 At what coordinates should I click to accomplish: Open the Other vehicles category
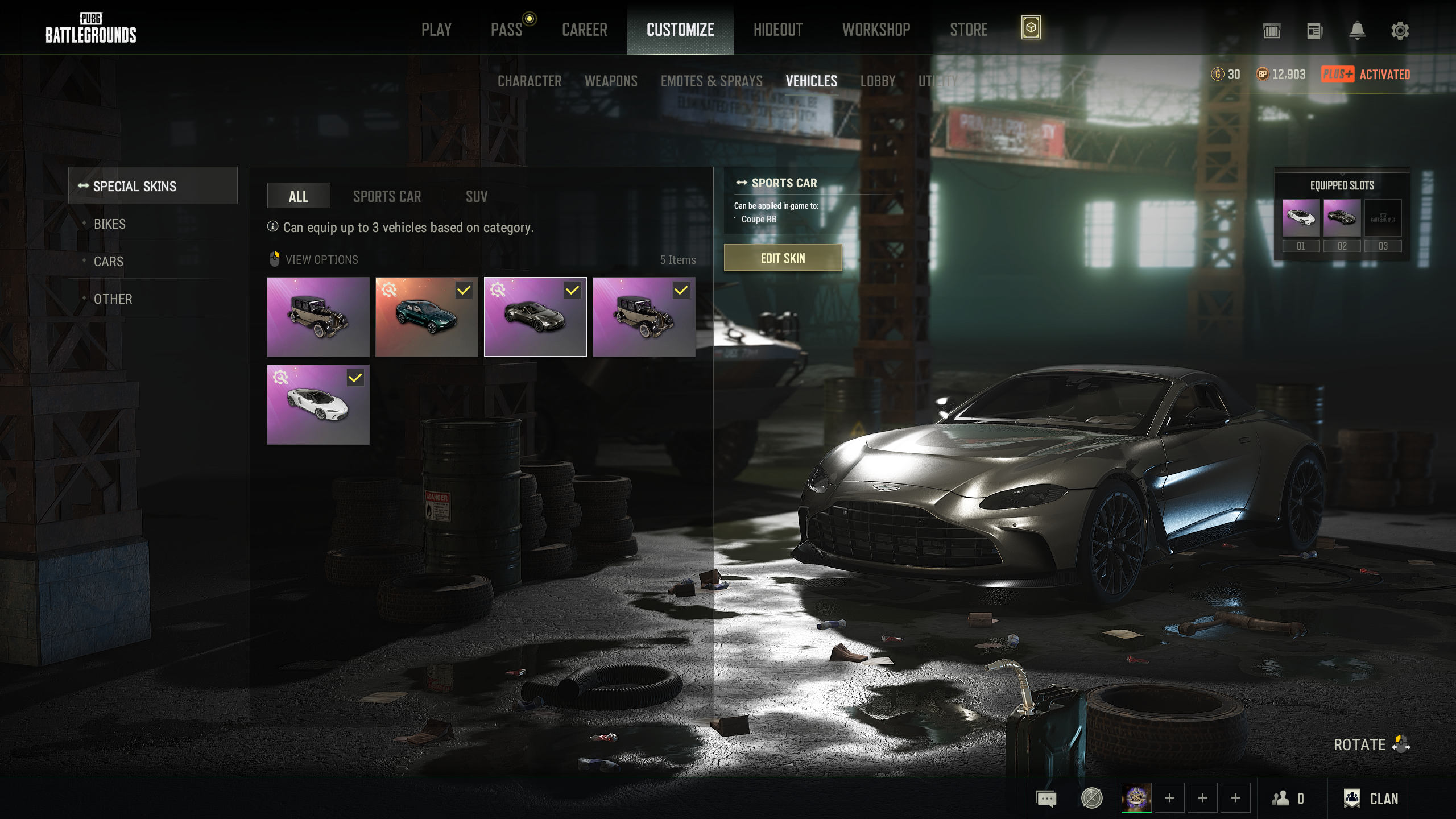113,299
